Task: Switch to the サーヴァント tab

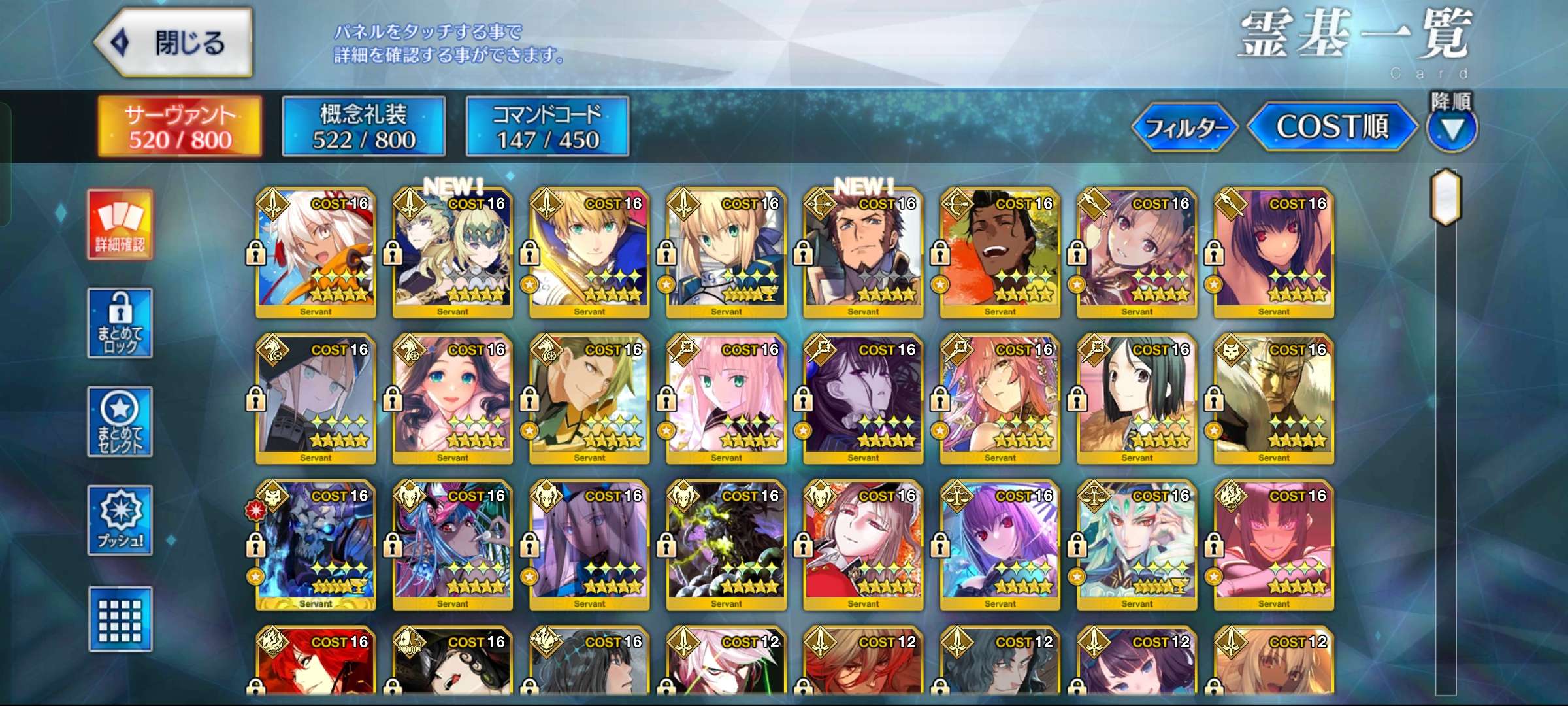Action: click(180, 126)
